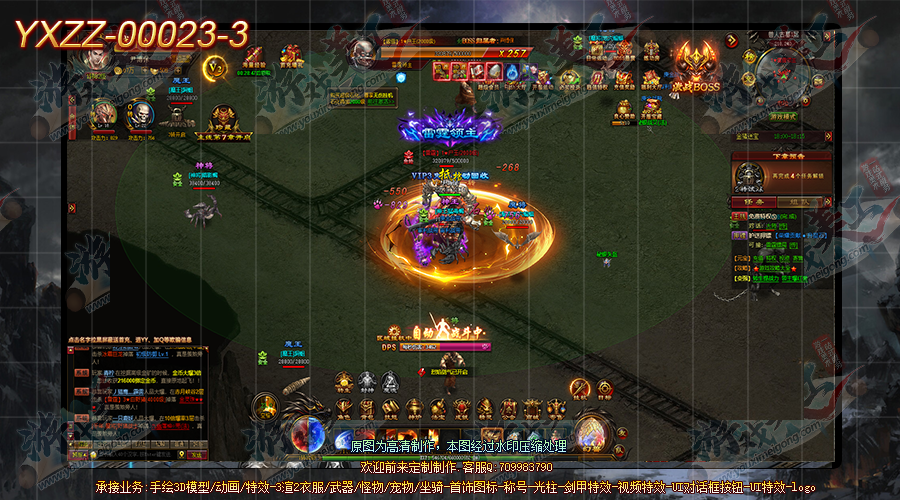Open the V2 VIP badge
The width and height of the screenshot is (900, 500).
(x=214, y=68)
